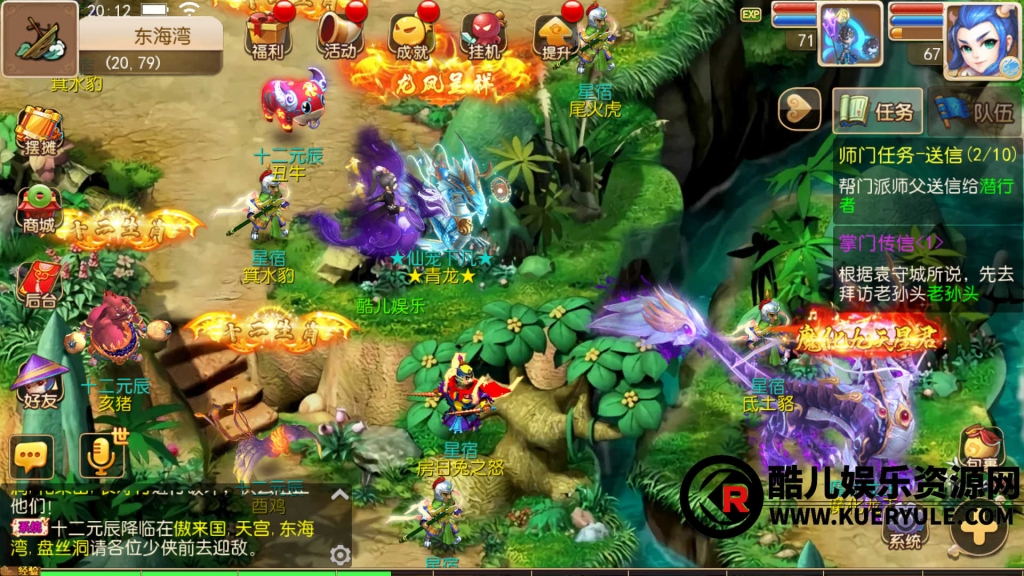Activate the 挂机 auto-play button
1024x576 pixels.
[484, 36]
